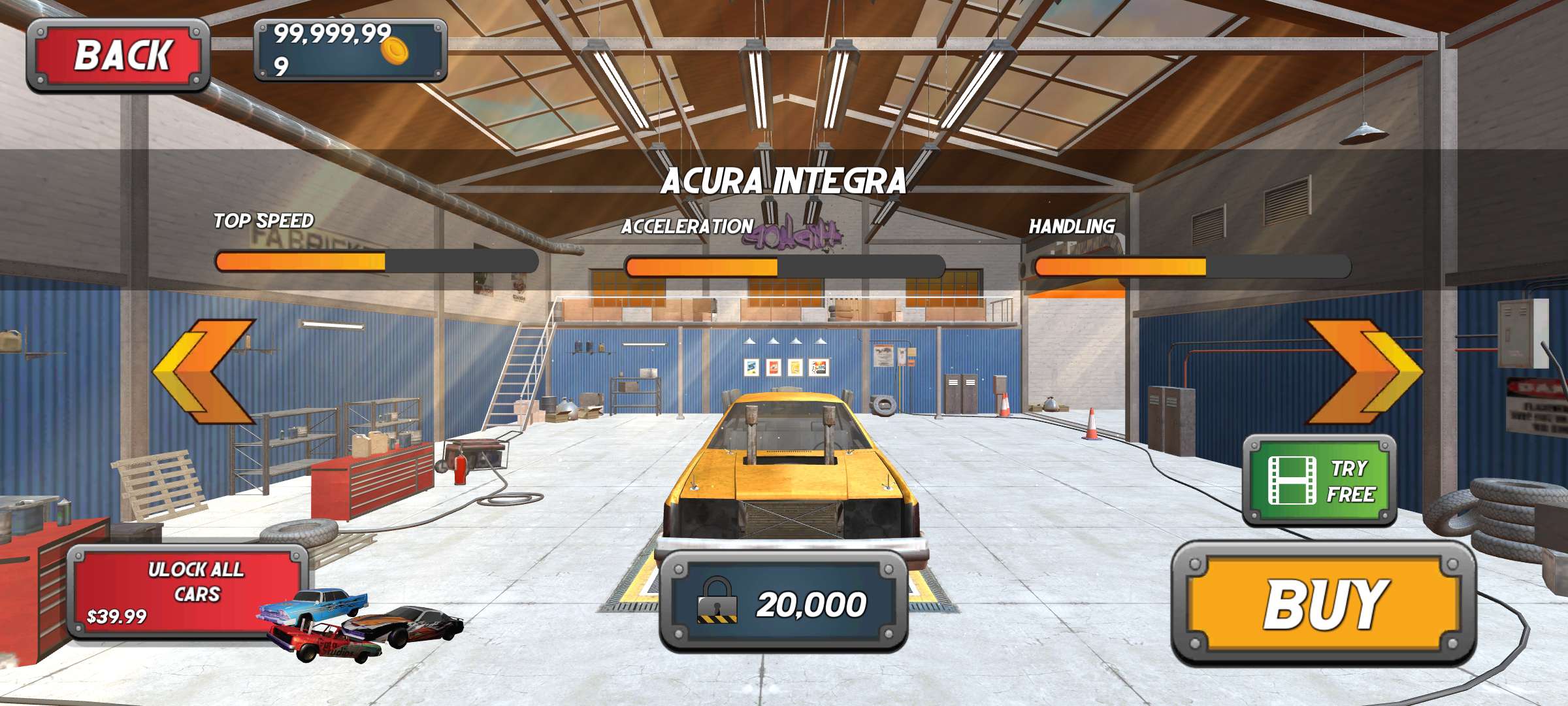Browse backward through cars using the left chevron
The height and width of the screenshot is (706, 1568).
coord(203,371)
